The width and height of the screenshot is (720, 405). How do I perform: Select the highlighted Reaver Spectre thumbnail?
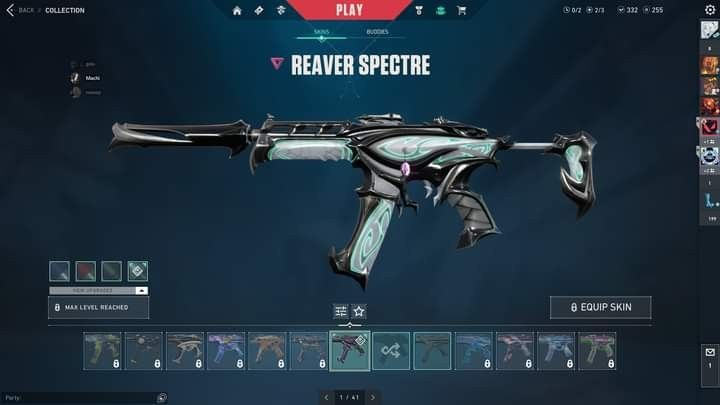350,351
